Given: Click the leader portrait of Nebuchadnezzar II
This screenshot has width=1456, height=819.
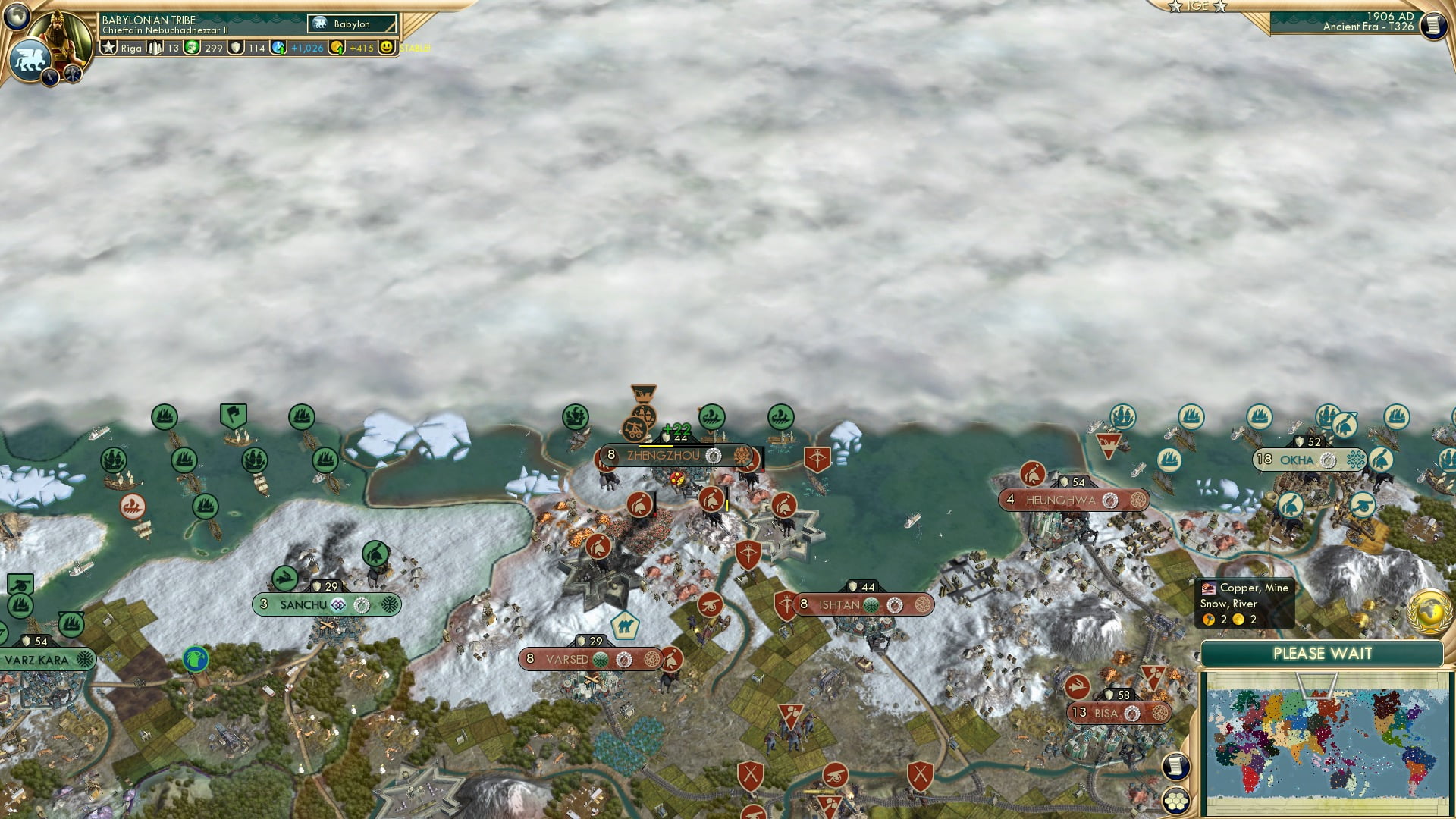Looking at the screenshot, I should (61, 34).
